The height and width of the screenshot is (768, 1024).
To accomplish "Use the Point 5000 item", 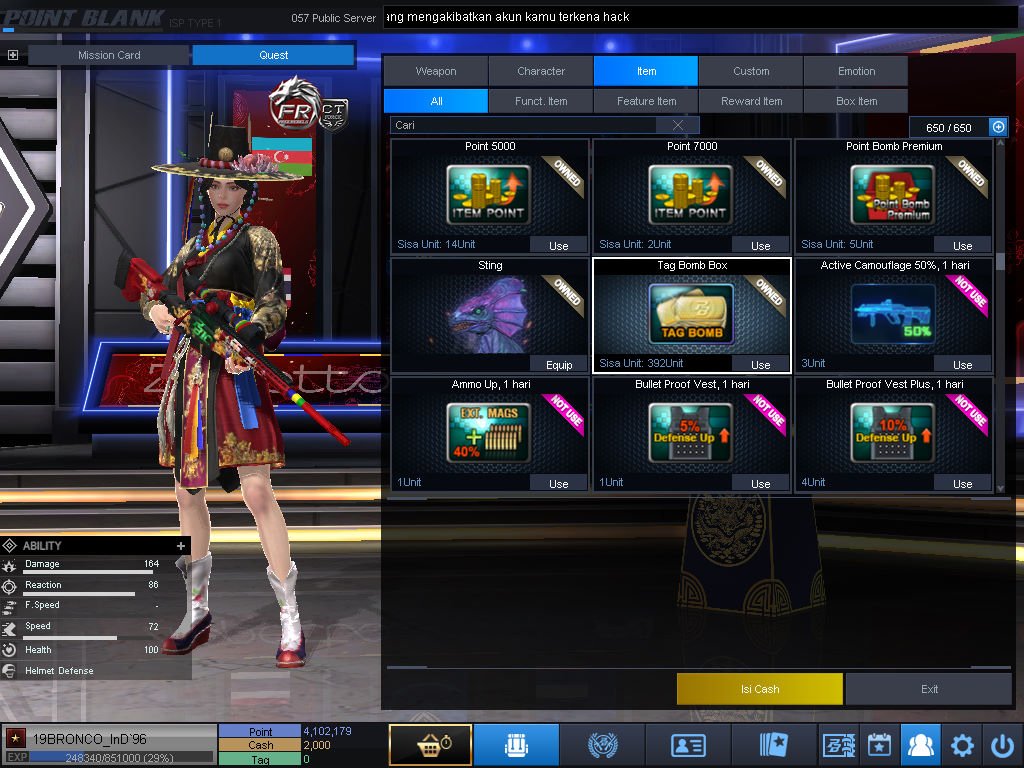I will pyautogui.click(x=558, y=245).
